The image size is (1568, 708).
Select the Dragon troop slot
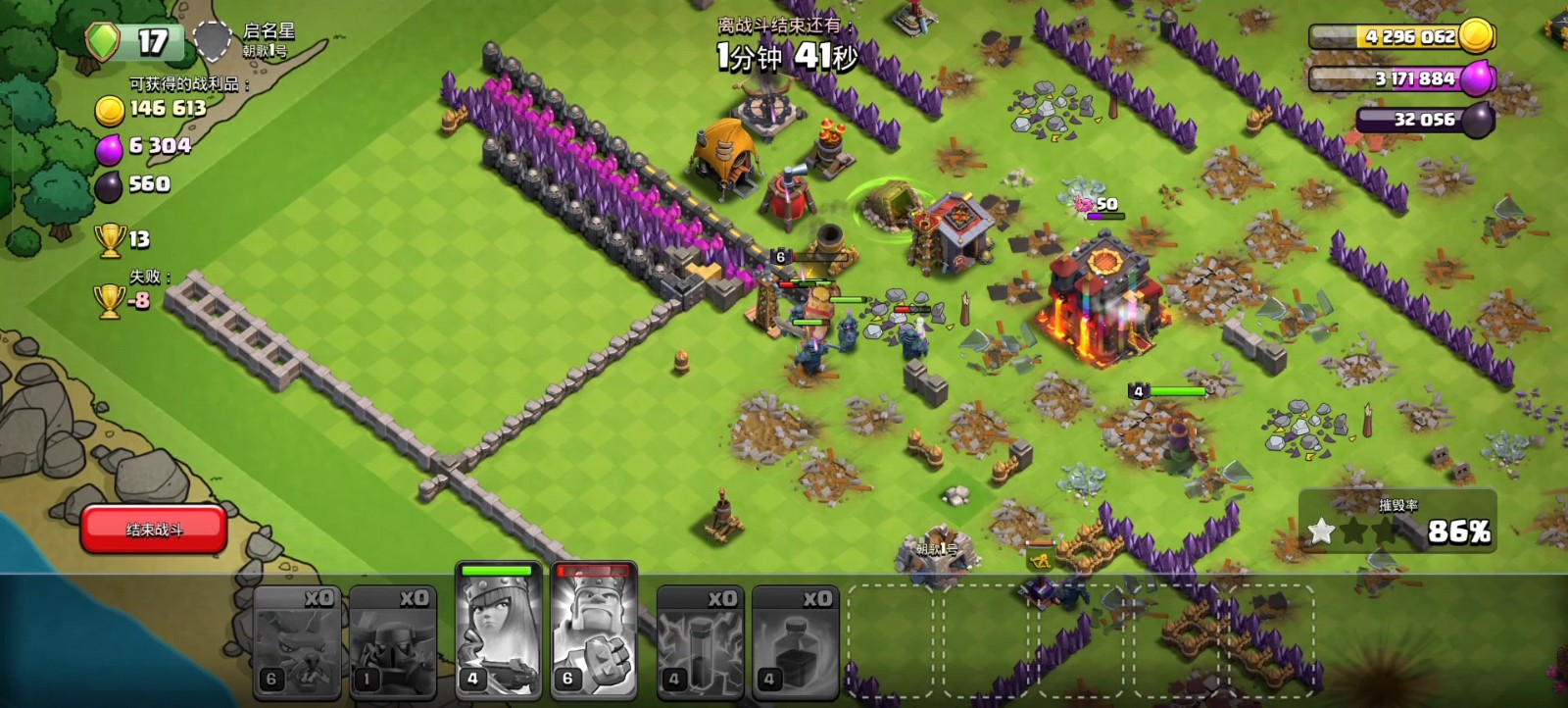click(297, 642)
